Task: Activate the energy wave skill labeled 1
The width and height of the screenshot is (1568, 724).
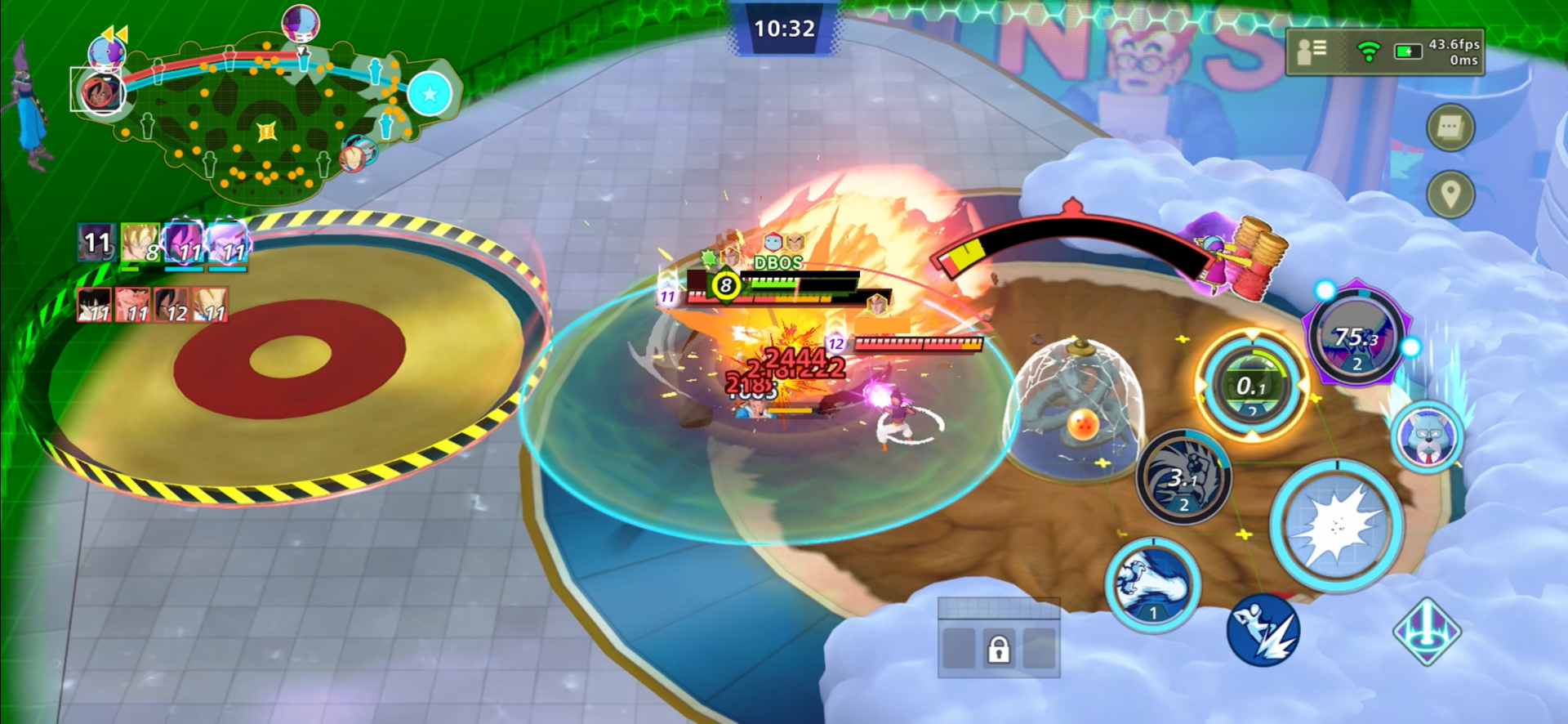Action: click(x=1152, y=583)
